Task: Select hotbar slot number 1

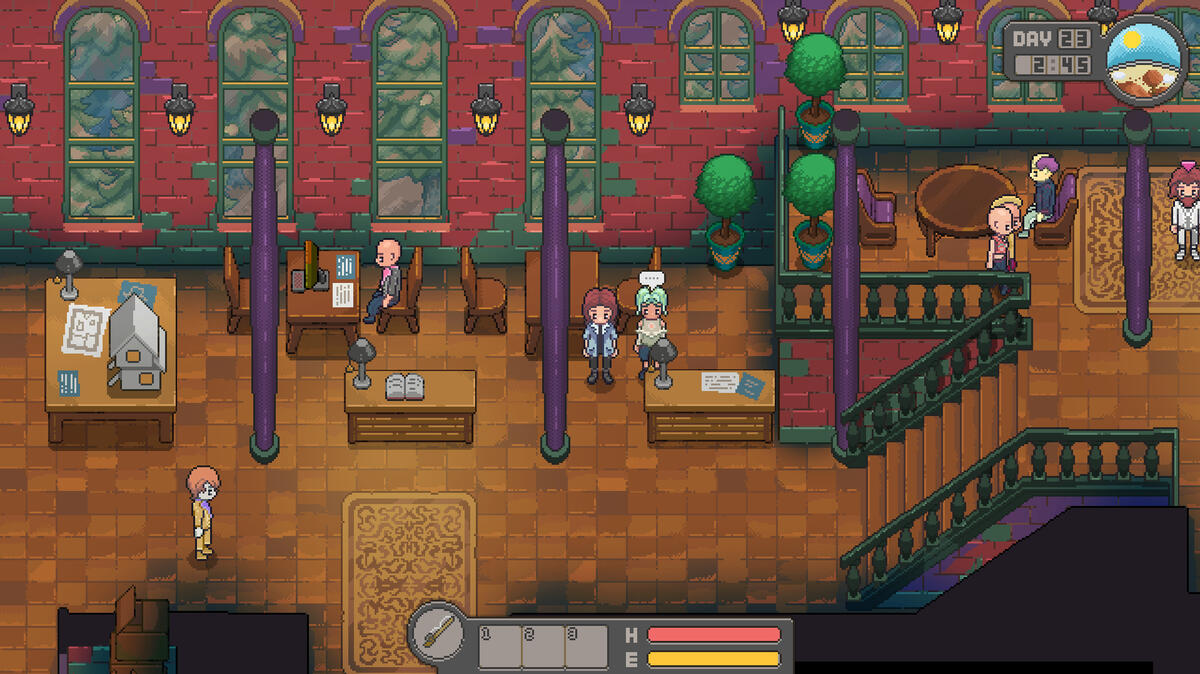Action: point(500,647)
